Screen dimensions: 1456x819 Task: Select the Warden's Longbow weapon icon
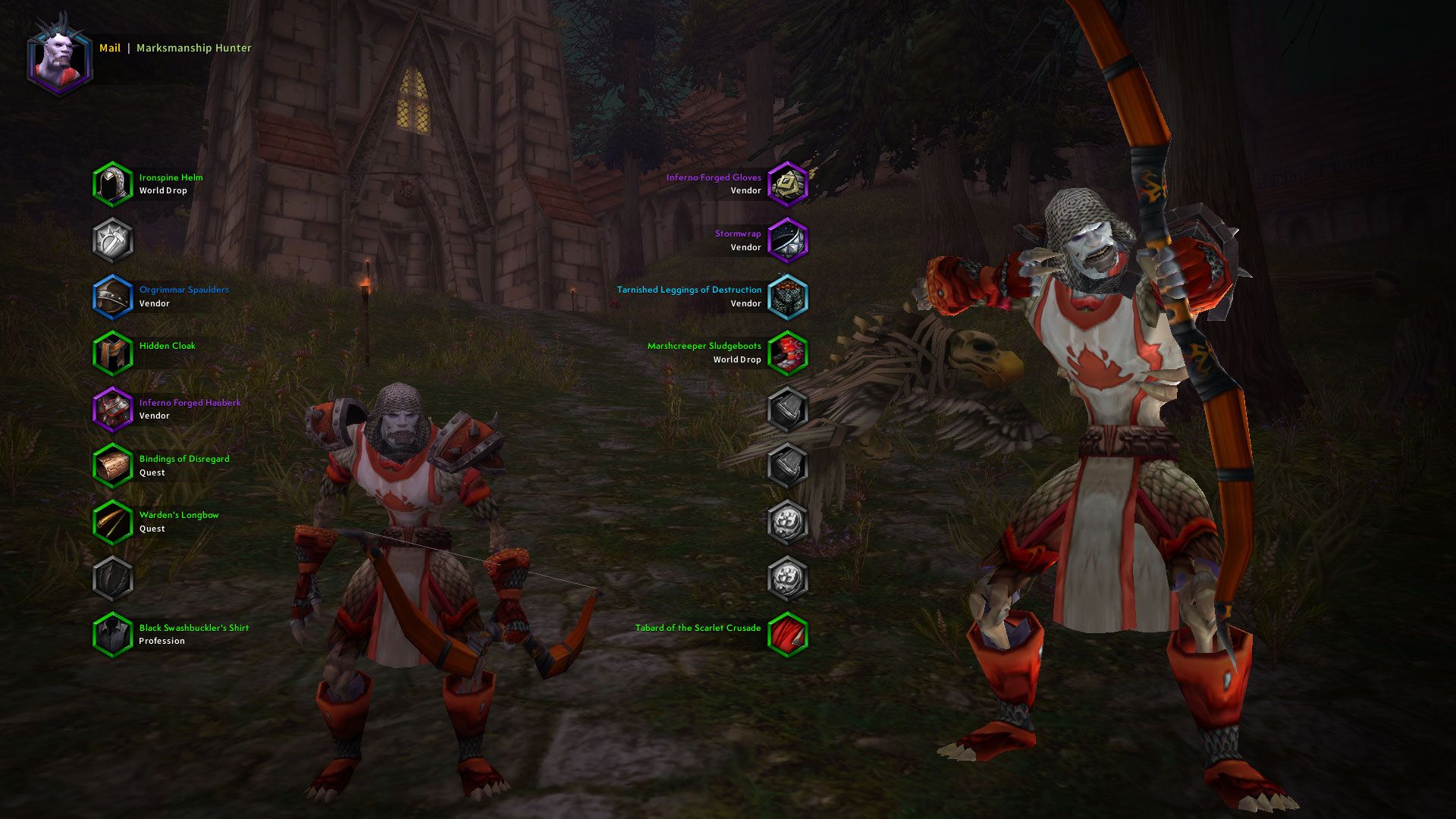(x=114, y=521)
